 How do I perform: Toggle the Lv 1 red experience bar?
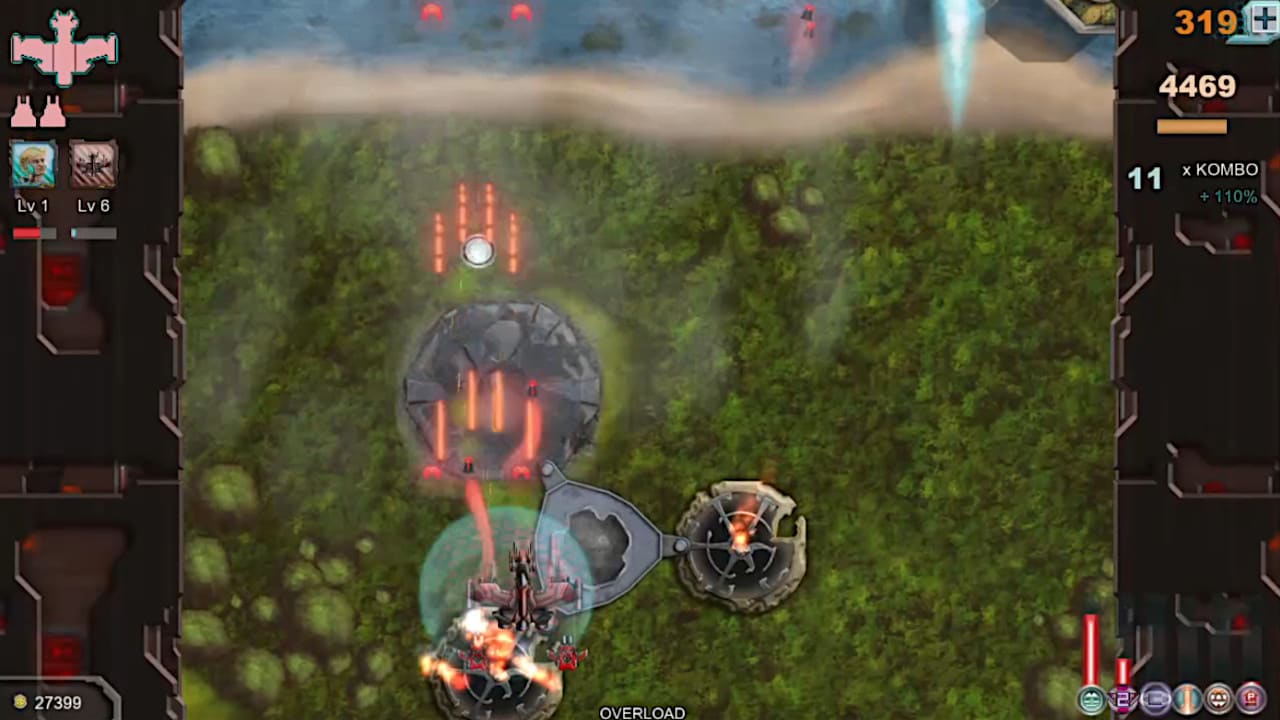click(31, 232)
